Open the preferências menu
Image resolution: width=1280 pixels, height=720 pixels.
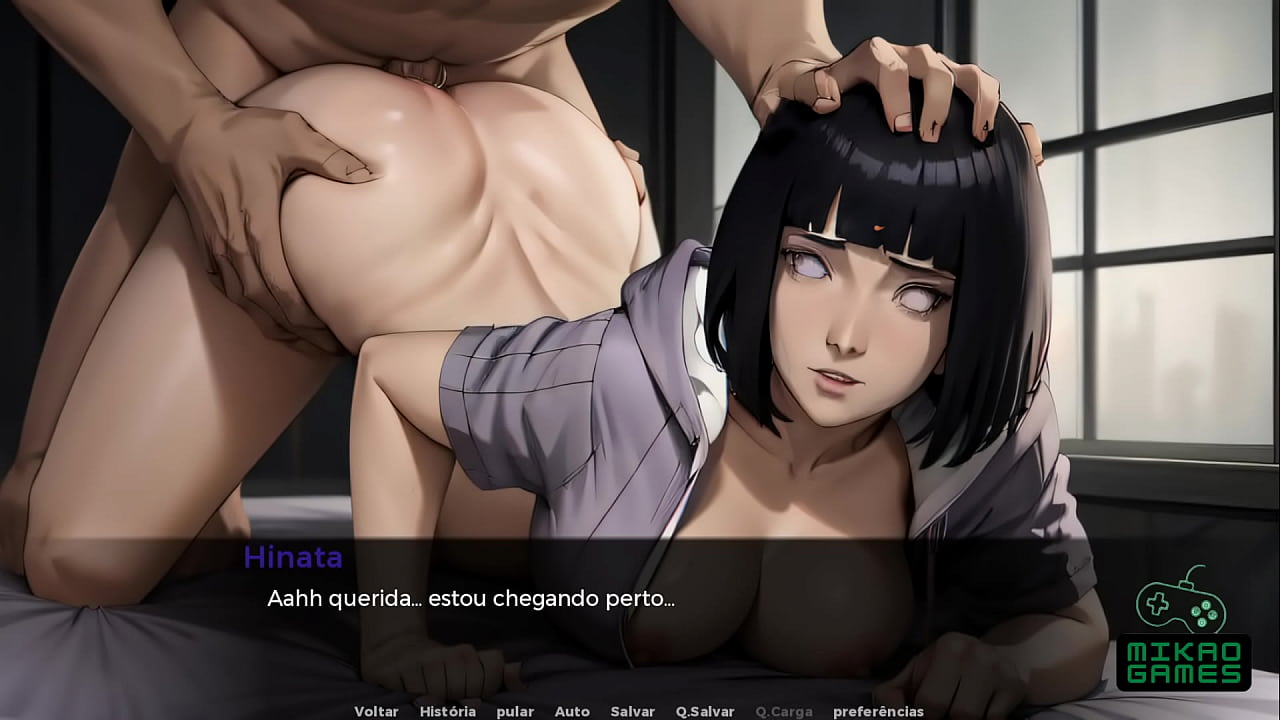pyautogui.click(x=878, y=711)
